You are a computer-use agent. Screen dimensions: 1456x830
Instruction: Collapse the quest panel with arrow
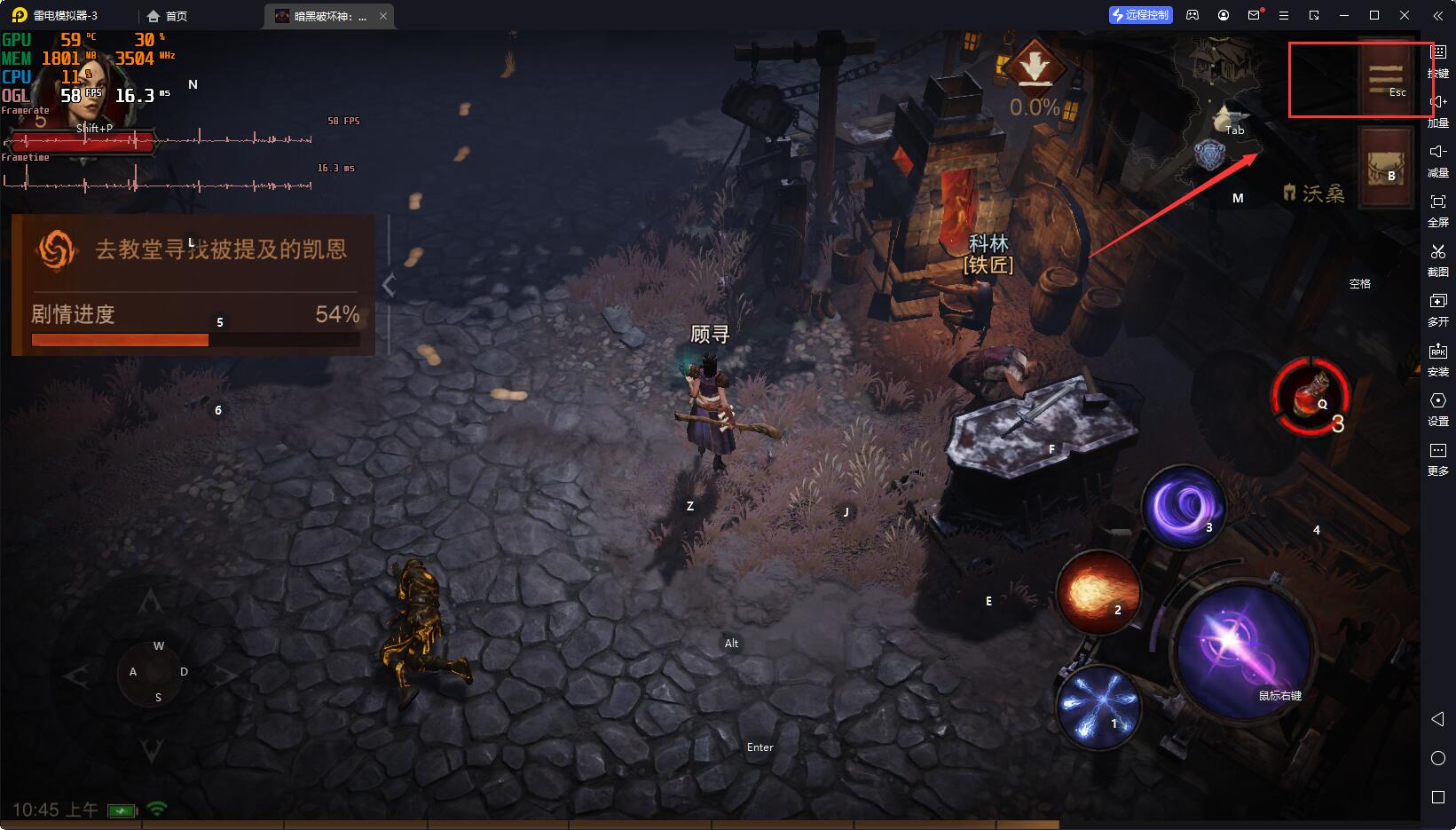[389, 285]
